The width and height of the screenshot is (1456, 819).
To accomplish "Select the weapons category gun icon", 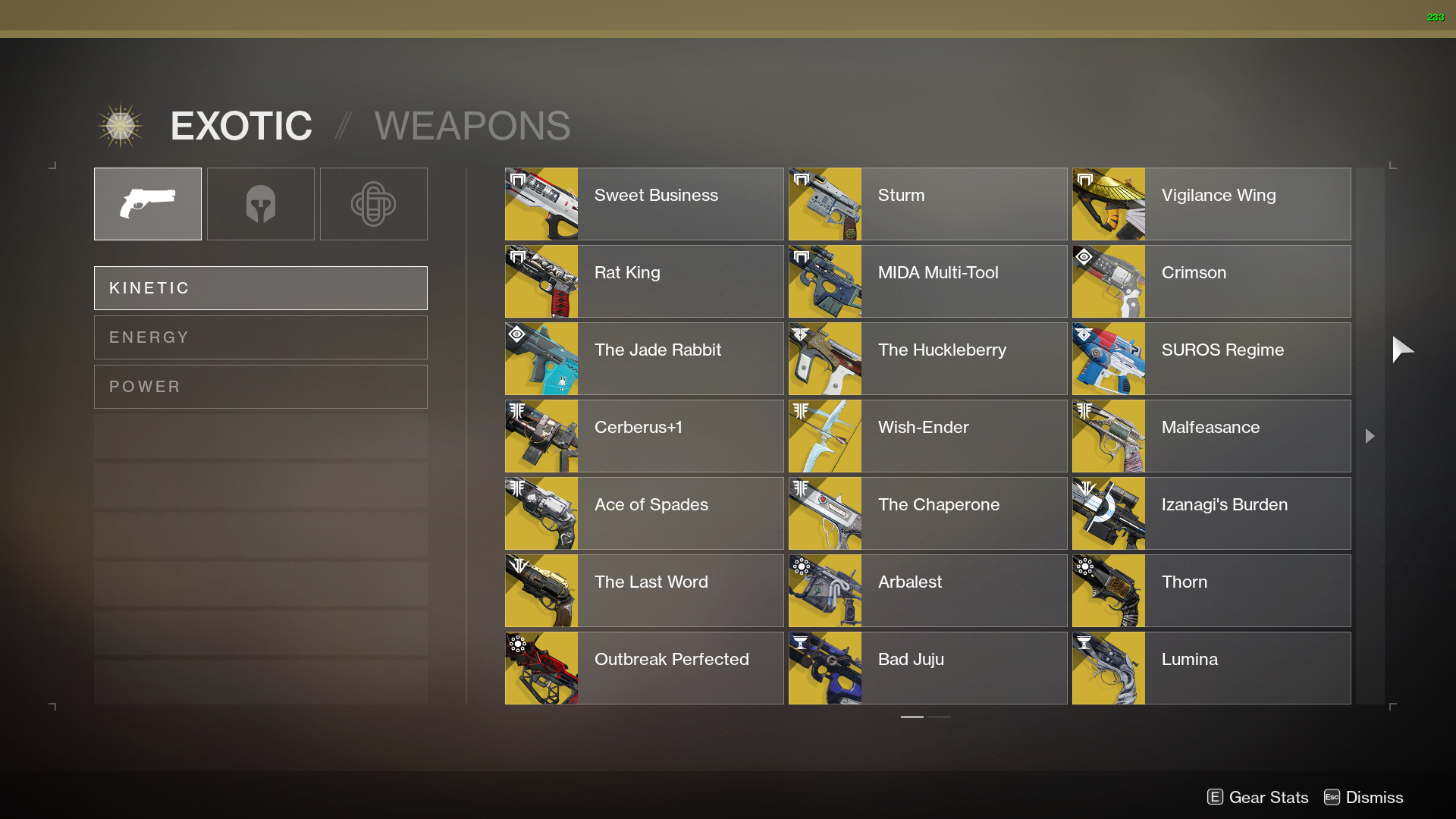I will [147, 203].
